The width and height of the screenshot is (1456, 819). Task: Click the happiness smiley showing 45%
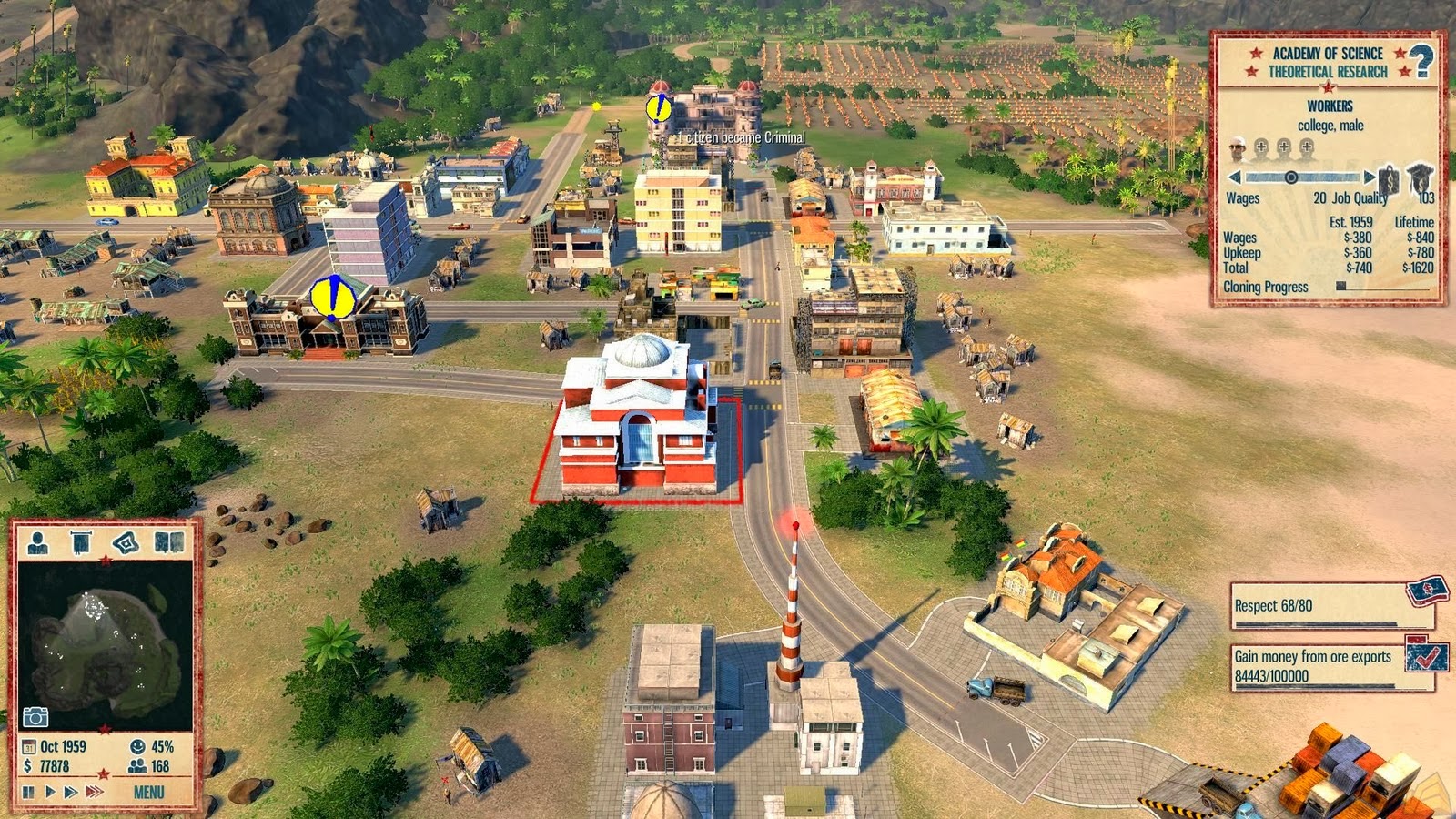(x=138, y=746)
